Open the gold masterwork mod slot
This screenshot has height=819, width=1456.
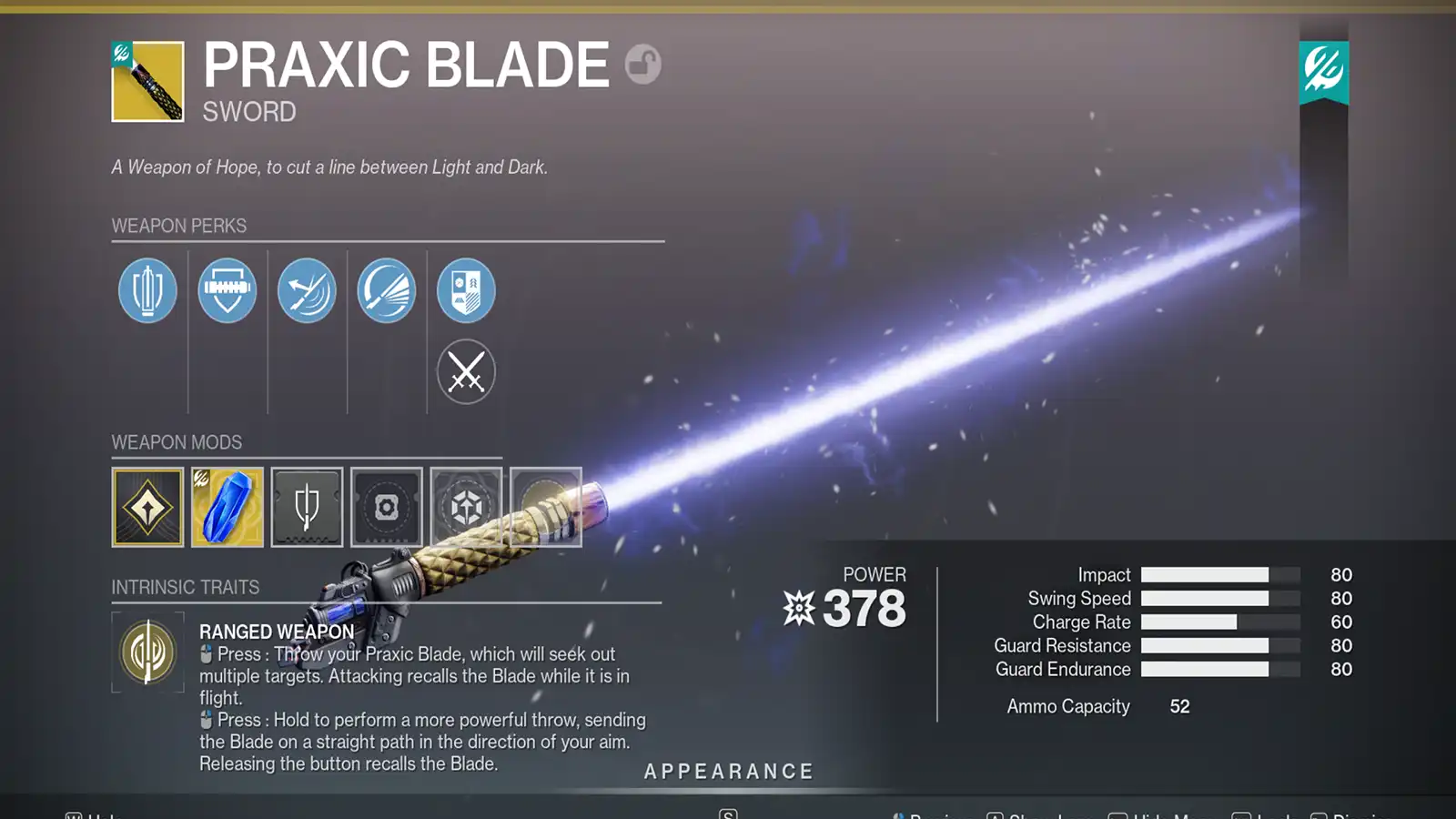point(147,507)
